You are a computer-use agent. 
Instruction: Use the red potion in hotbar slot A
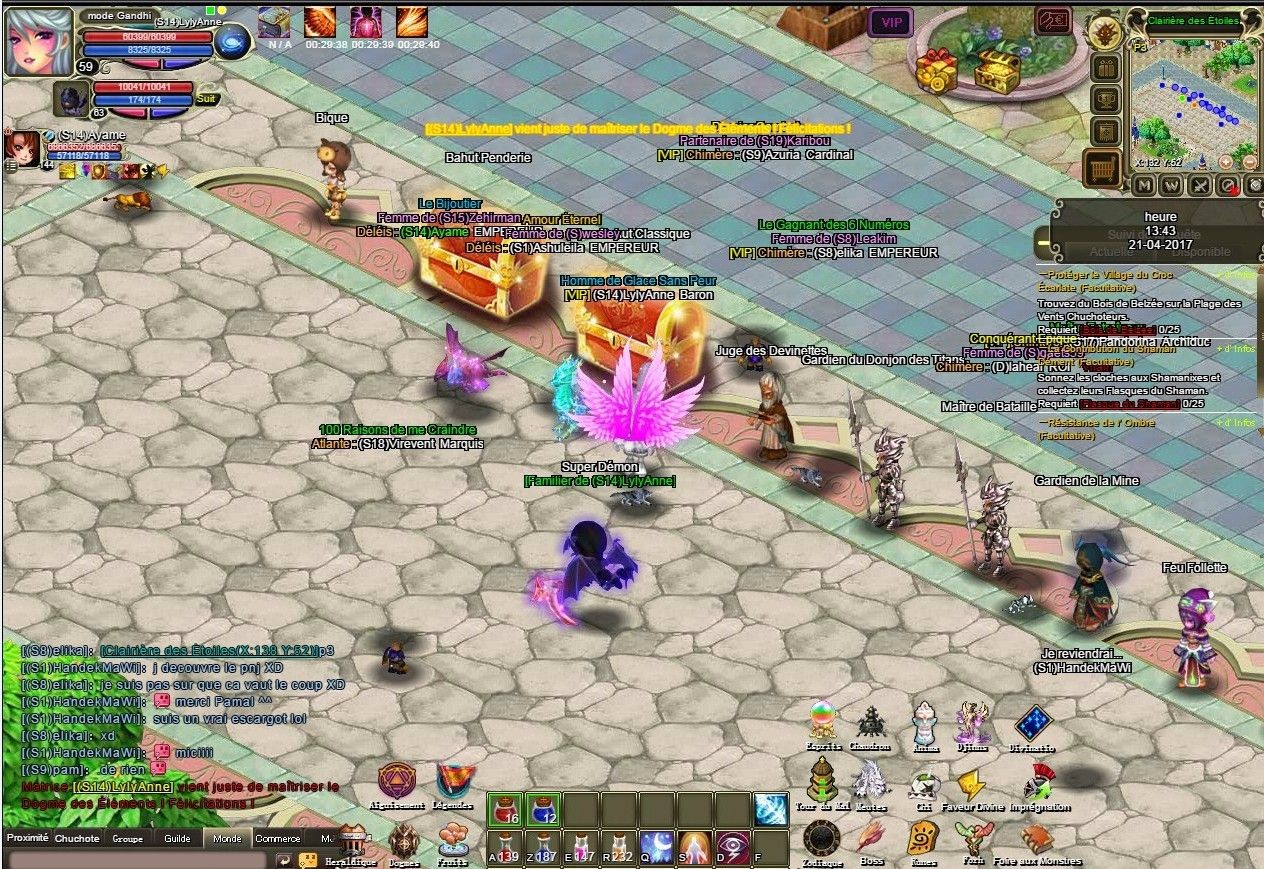click(x=505, y=848)
